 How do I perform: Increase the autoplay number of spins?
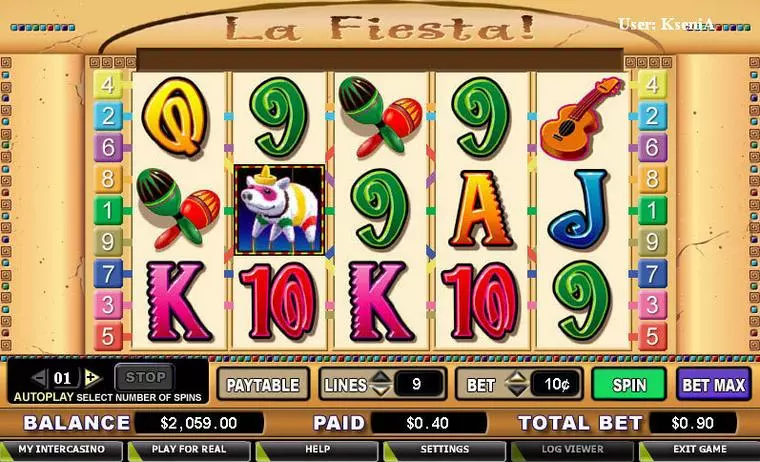[x=92, y=378]
